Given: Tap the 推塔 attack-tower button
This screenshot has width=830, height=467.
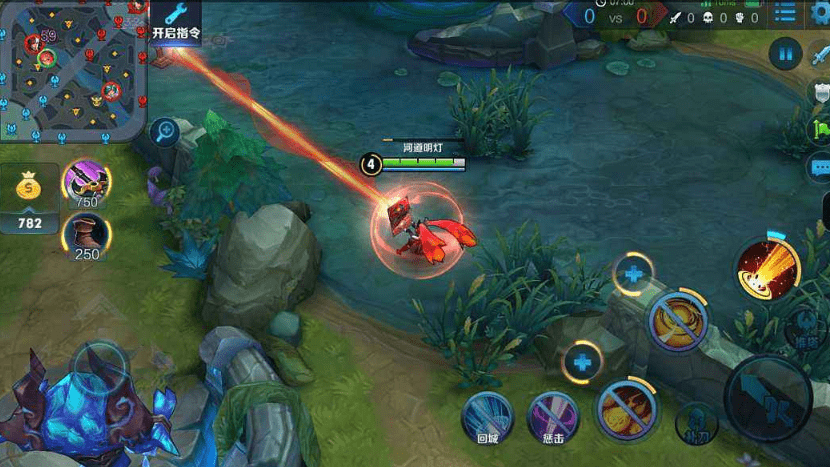Looking at the screenshot, I should [808, 327].
